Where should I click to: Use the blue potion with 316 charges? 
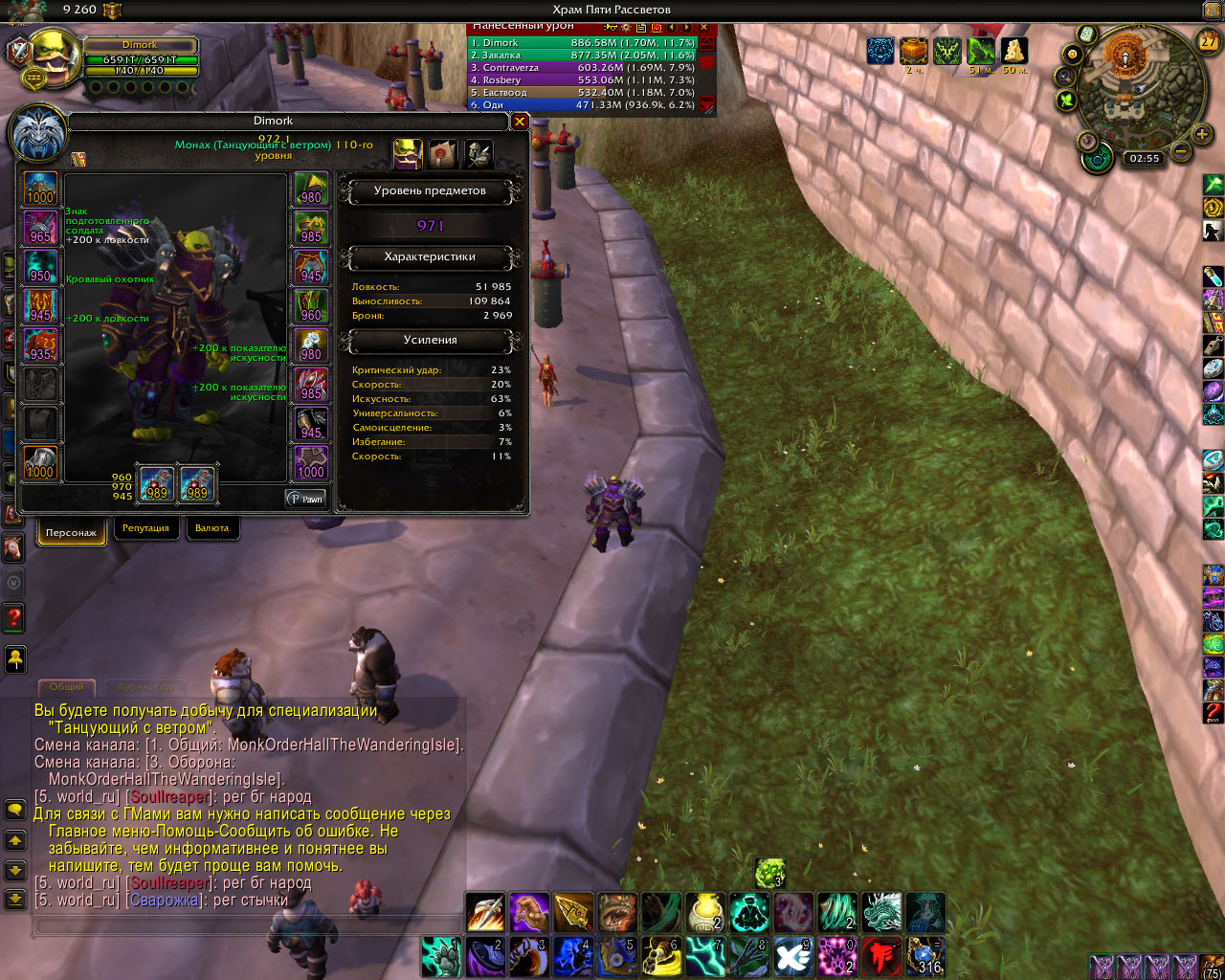(x=925, y=956)
